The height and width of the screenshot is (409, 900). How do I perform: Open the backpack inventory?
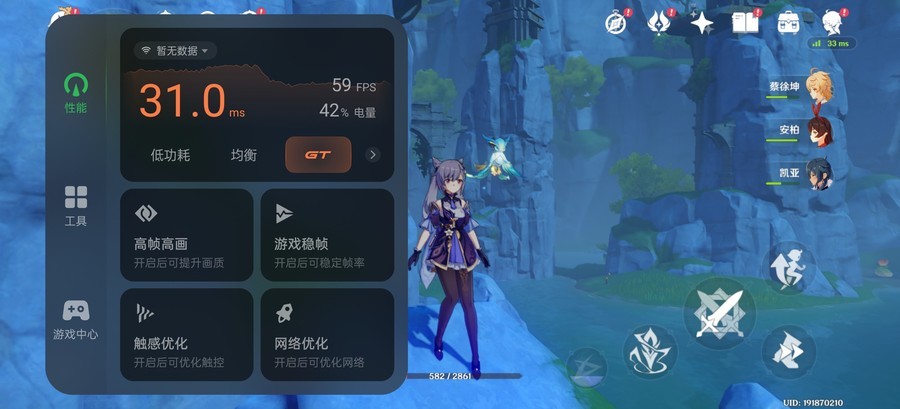(x=789, y=22)
